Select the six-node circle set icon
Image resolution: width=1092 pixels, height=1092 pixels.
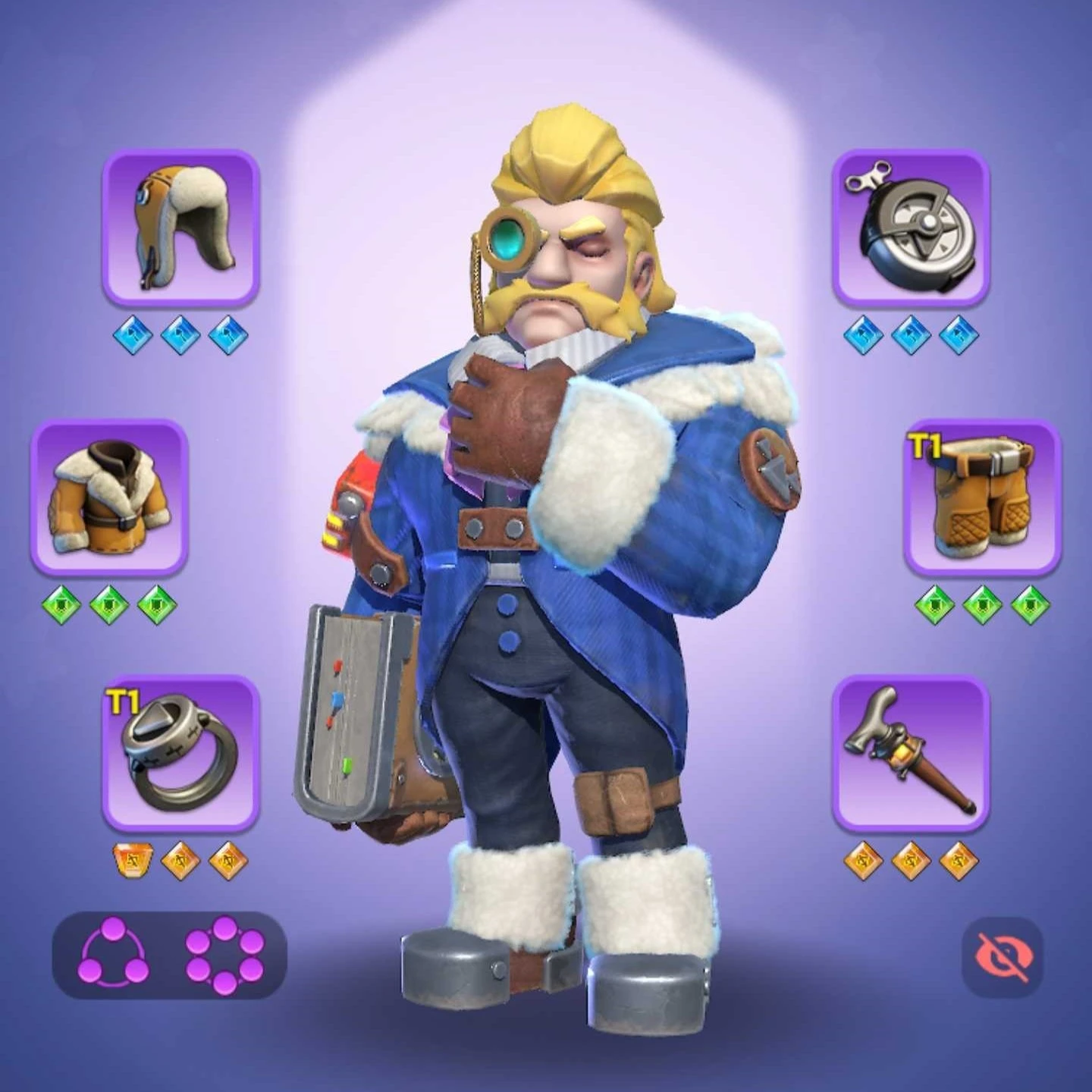pos(224,955)
